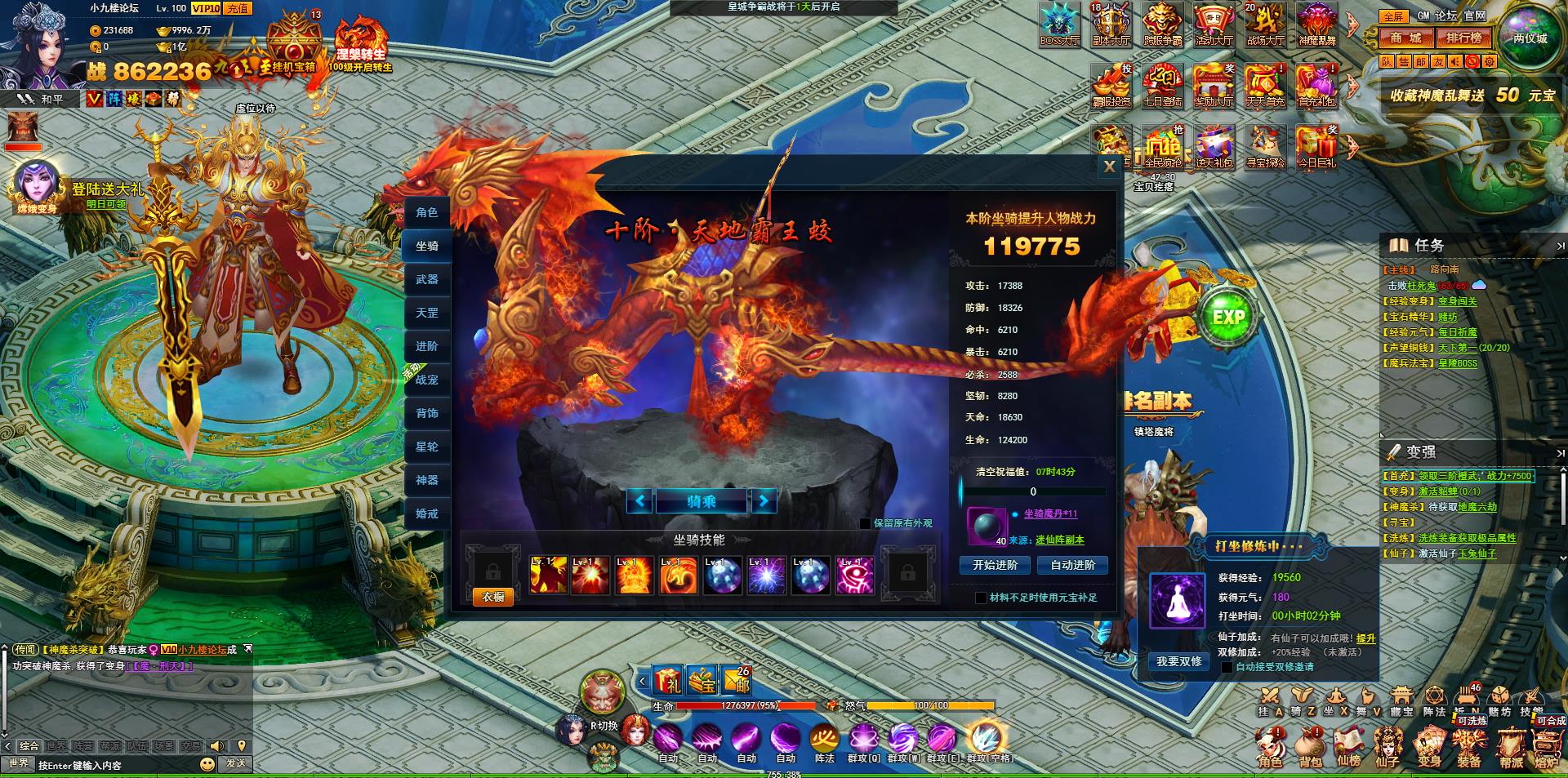Open the 排行榜 rankings
1568x778 pixels.
pyautogui.click(x=1463, y=38)
